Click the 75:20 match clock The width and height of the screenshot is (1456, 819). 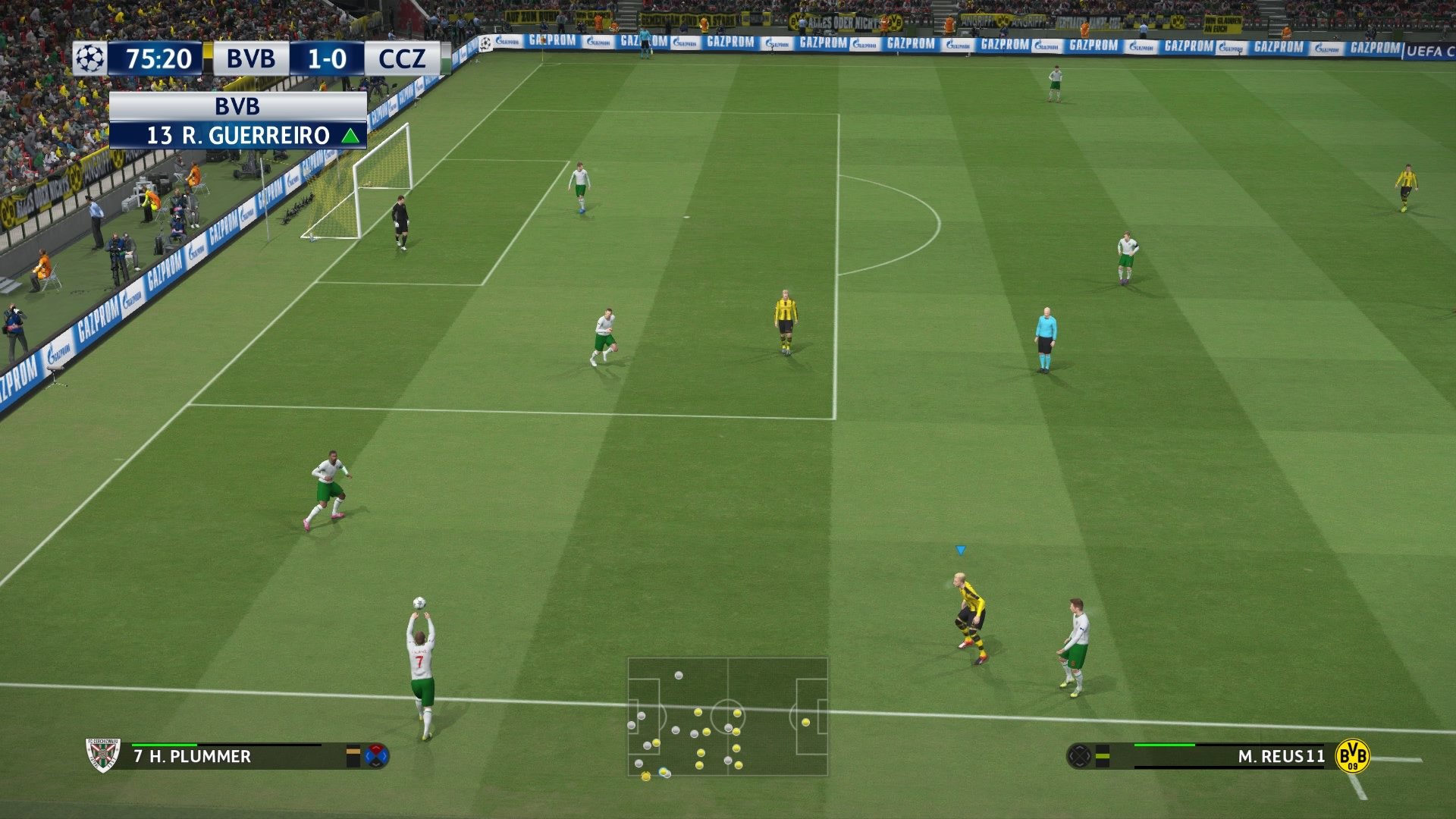(159, 57)
